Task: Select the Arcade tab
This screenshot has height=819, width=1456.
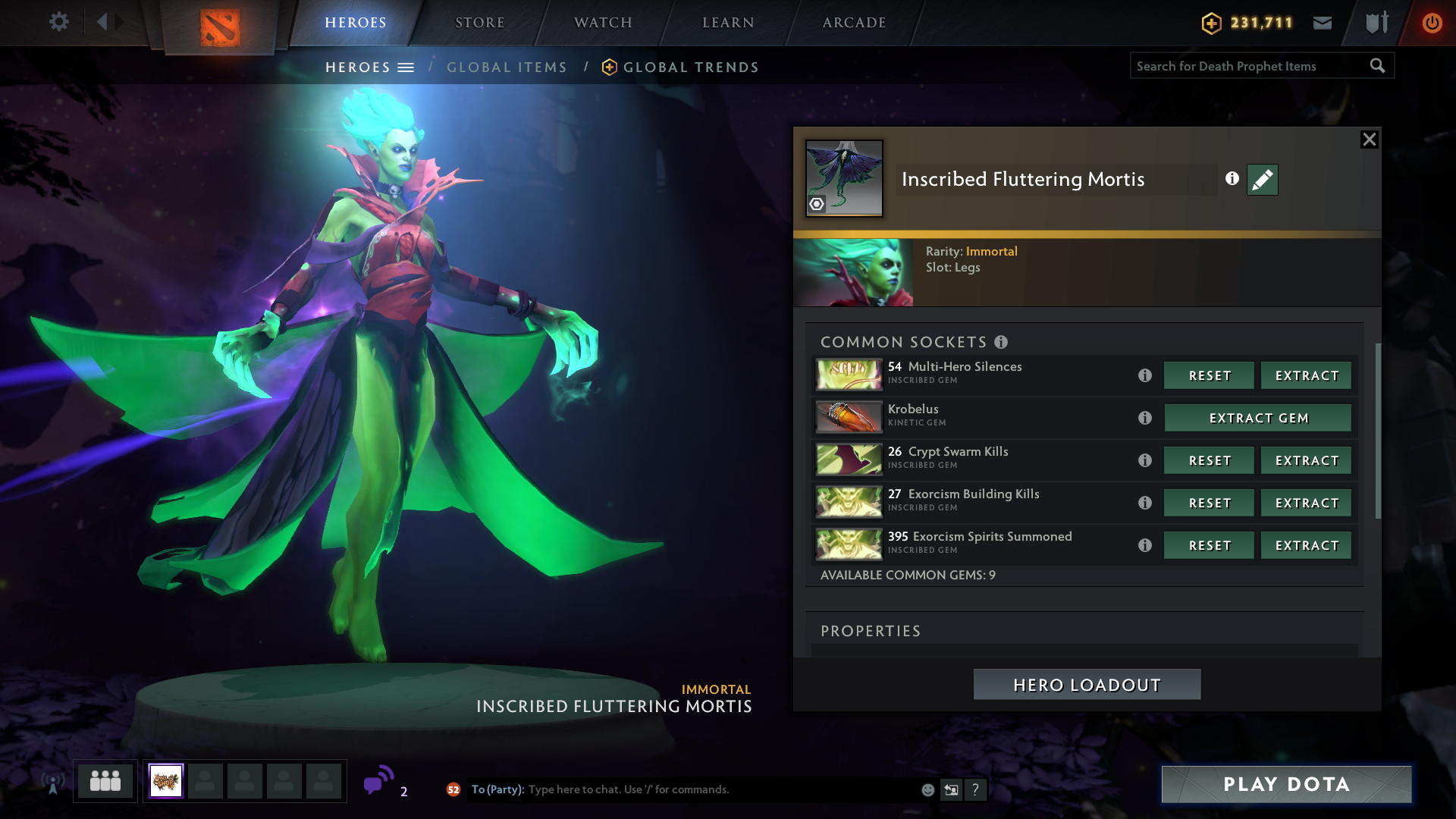Action: [x=854, y=23]
